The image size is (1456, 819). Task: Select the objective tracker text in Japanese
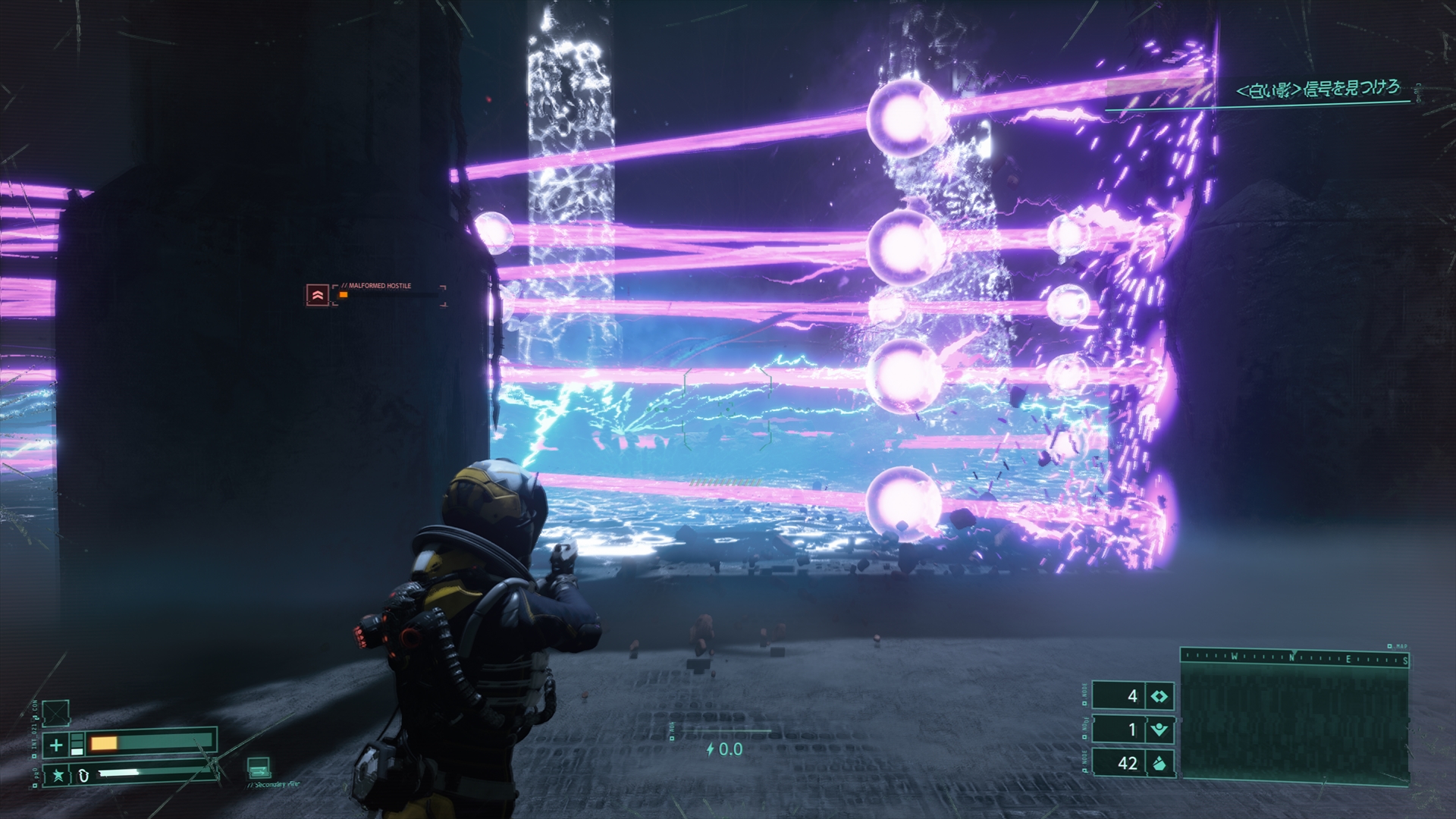coord(1318,89)
